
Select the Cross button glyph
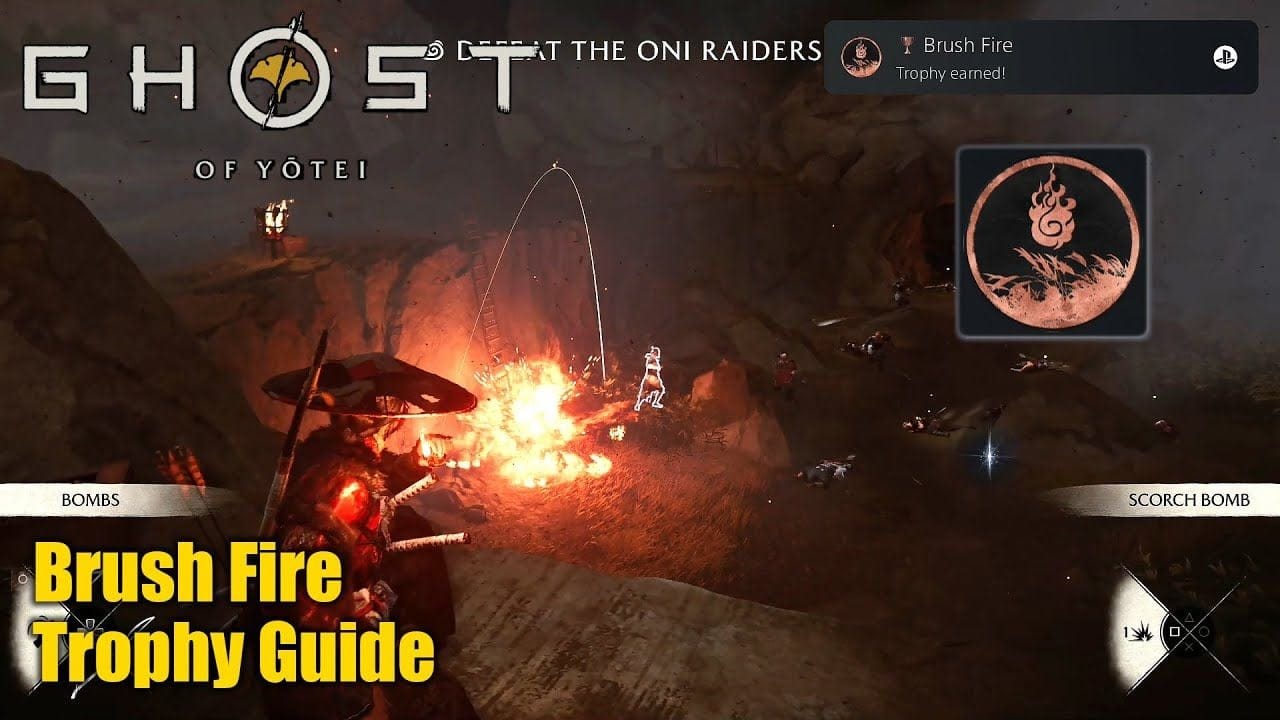1189,646
